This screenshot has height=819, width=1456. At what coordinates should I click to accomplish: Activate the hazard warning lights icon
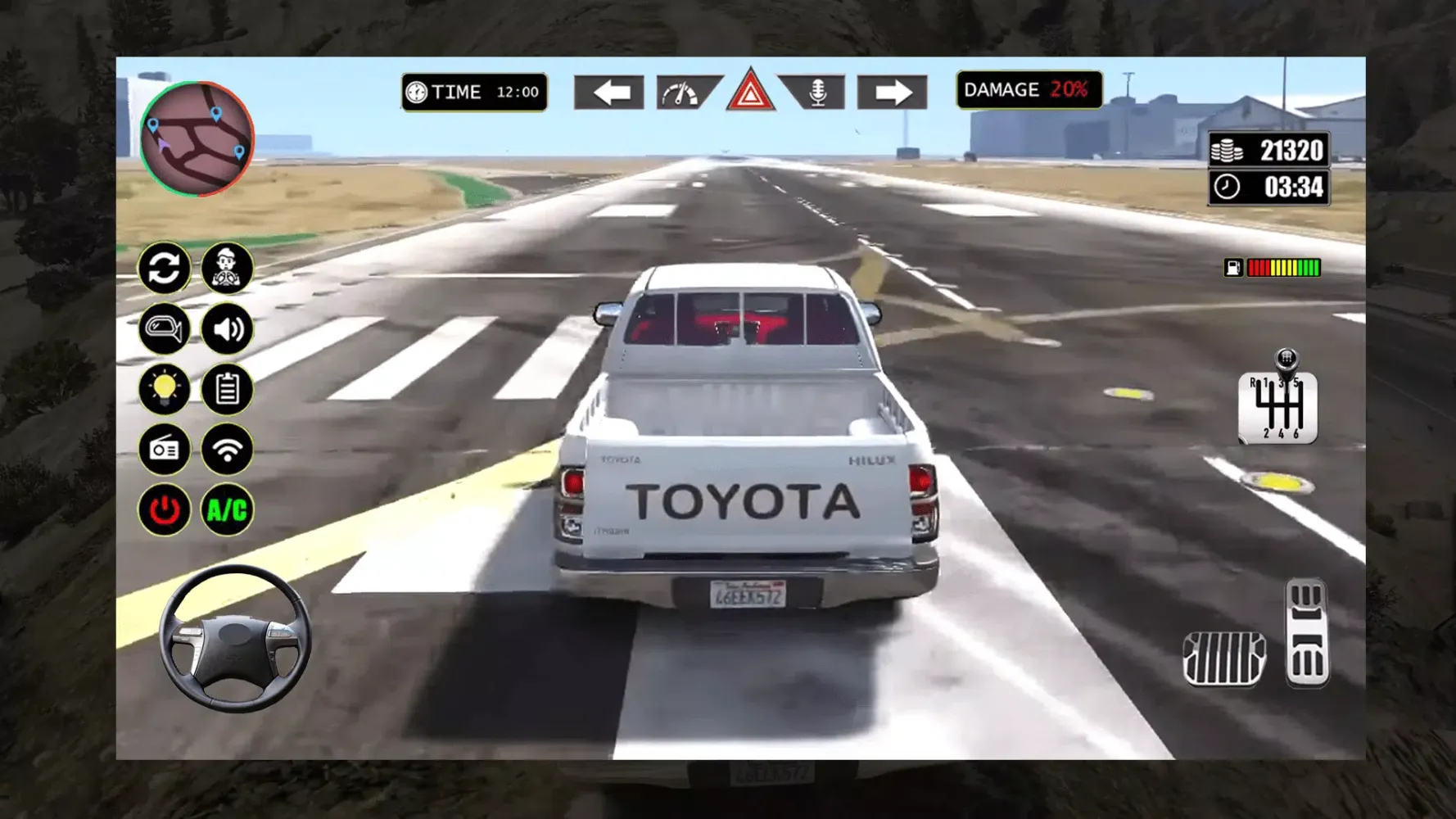click(x=748, y=93)
